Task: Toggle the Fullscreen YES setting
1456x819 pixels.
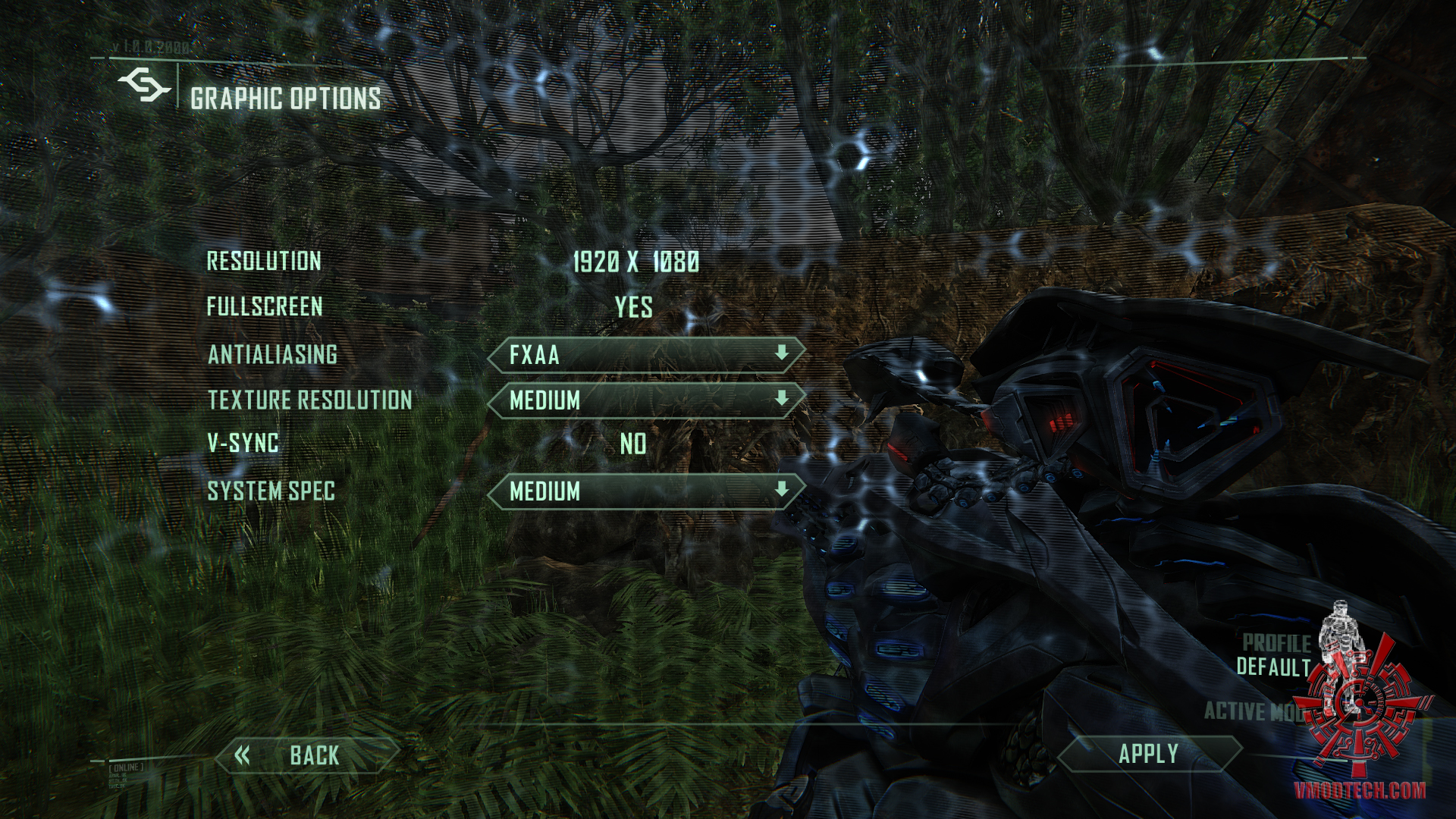Action: coord(633,307)
